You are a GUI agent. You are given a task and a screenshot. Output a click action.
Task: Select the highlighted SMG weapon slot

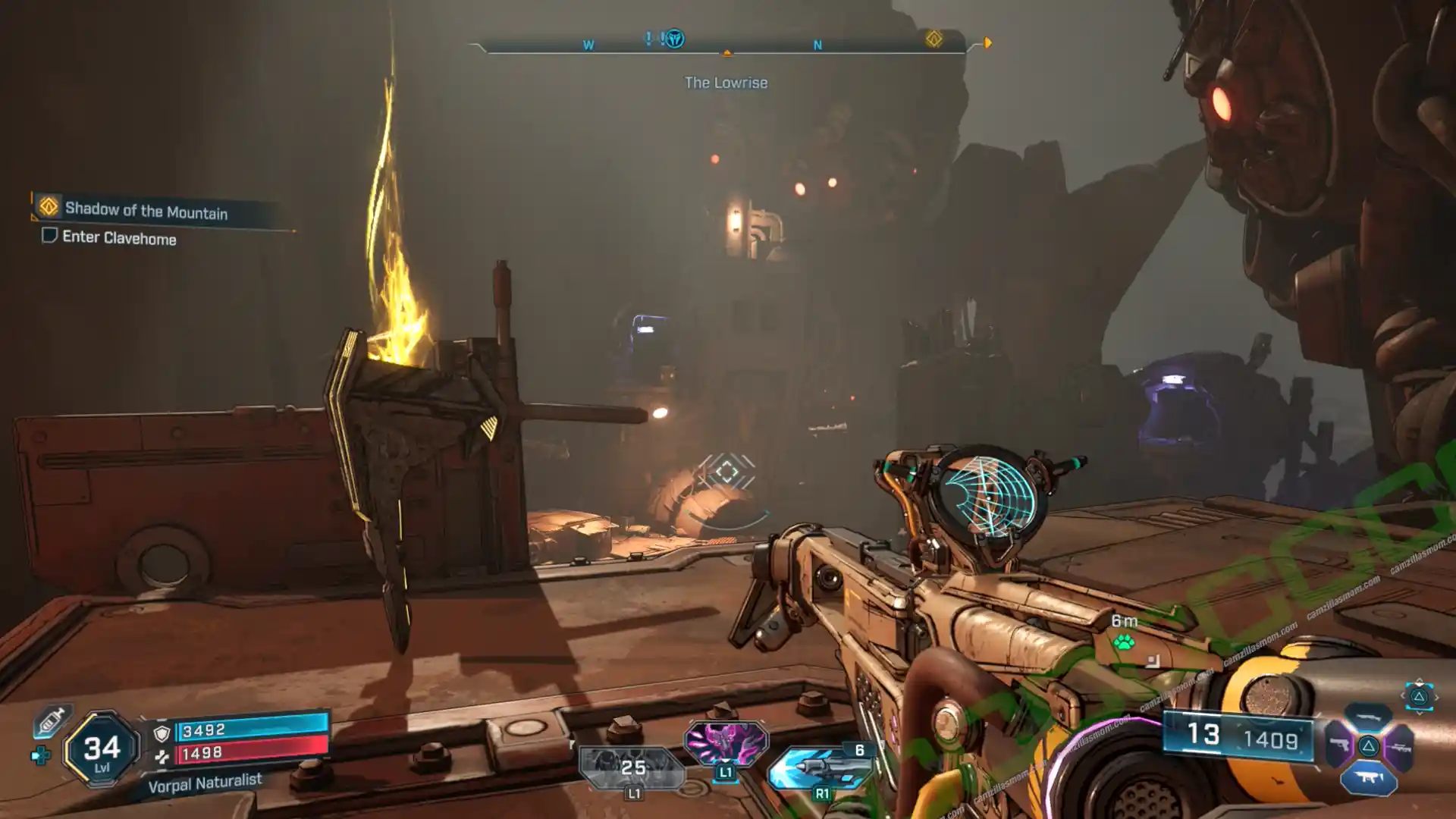pyautogui.click(x=1369, y=778)
